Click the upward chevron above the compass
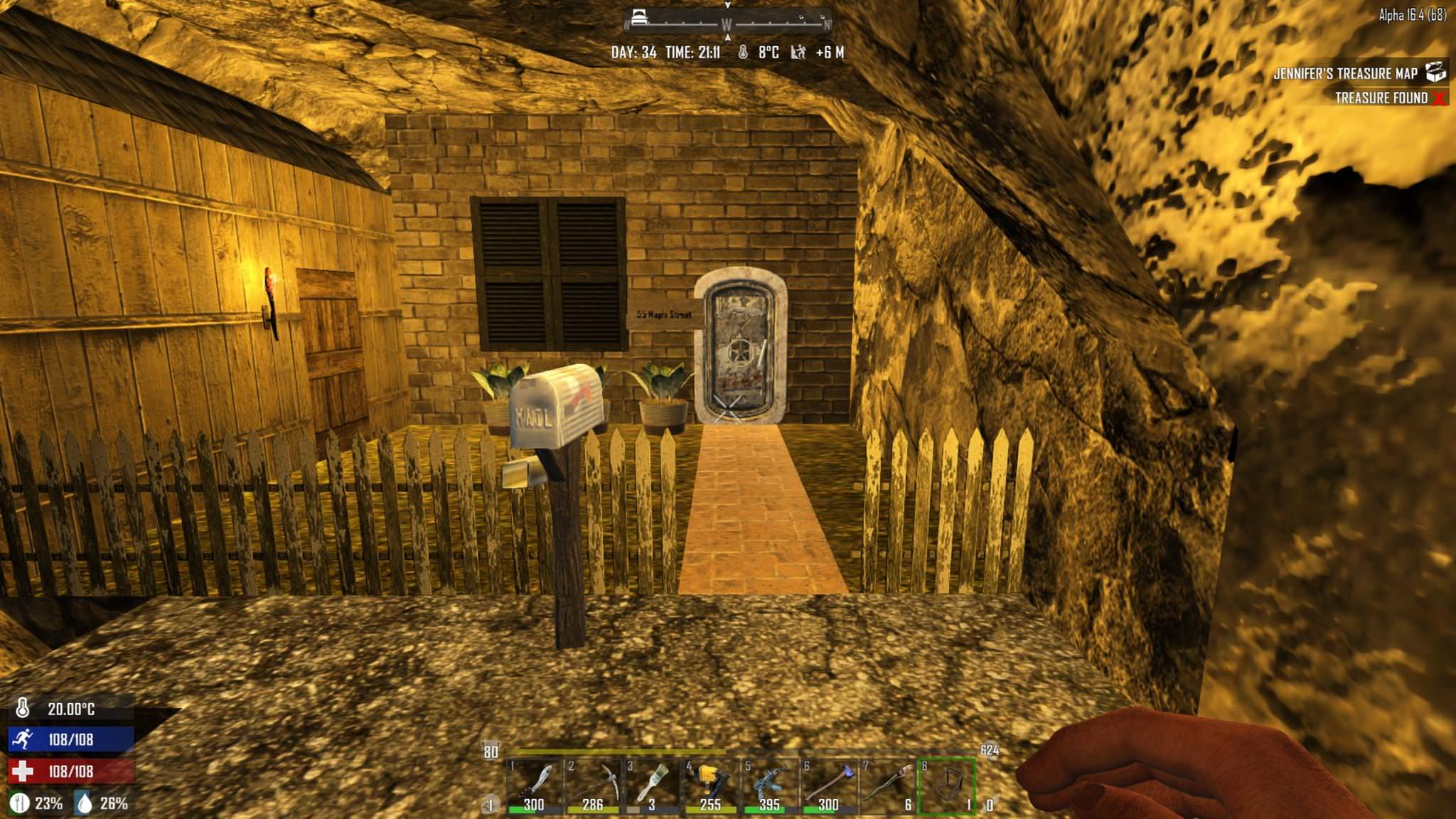The height and width of the screenshot is (819, 1456). pyautogui.click(x=726, y=7)
